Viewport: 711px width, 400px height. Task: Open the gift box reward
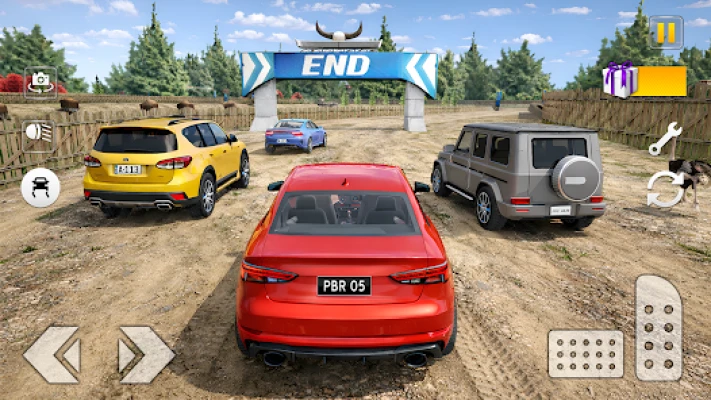pos(621,80)
